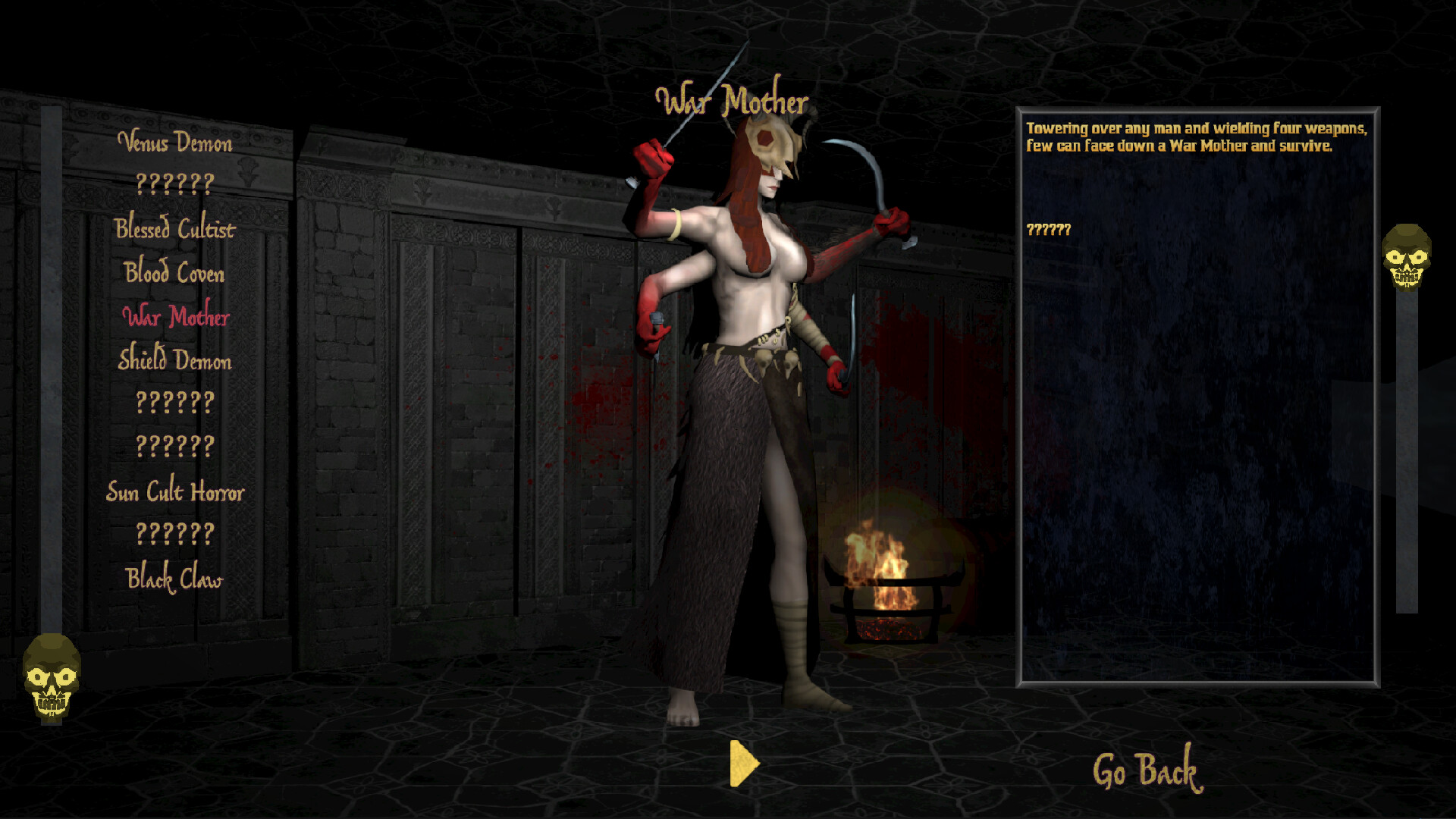1456x819 pixels.
Task: Pick Black Claw in the creature list
Action: point(174,579)
